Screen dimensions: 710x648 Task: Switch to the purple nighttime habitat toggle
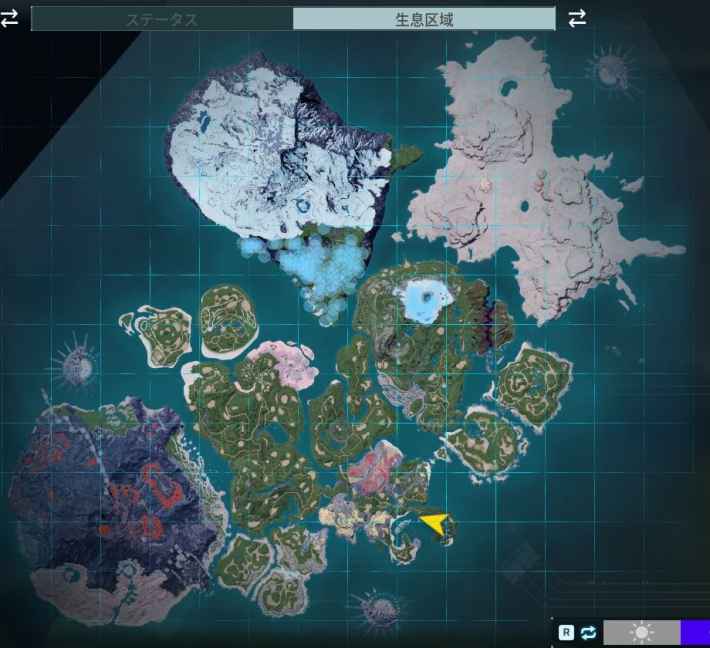694,632
